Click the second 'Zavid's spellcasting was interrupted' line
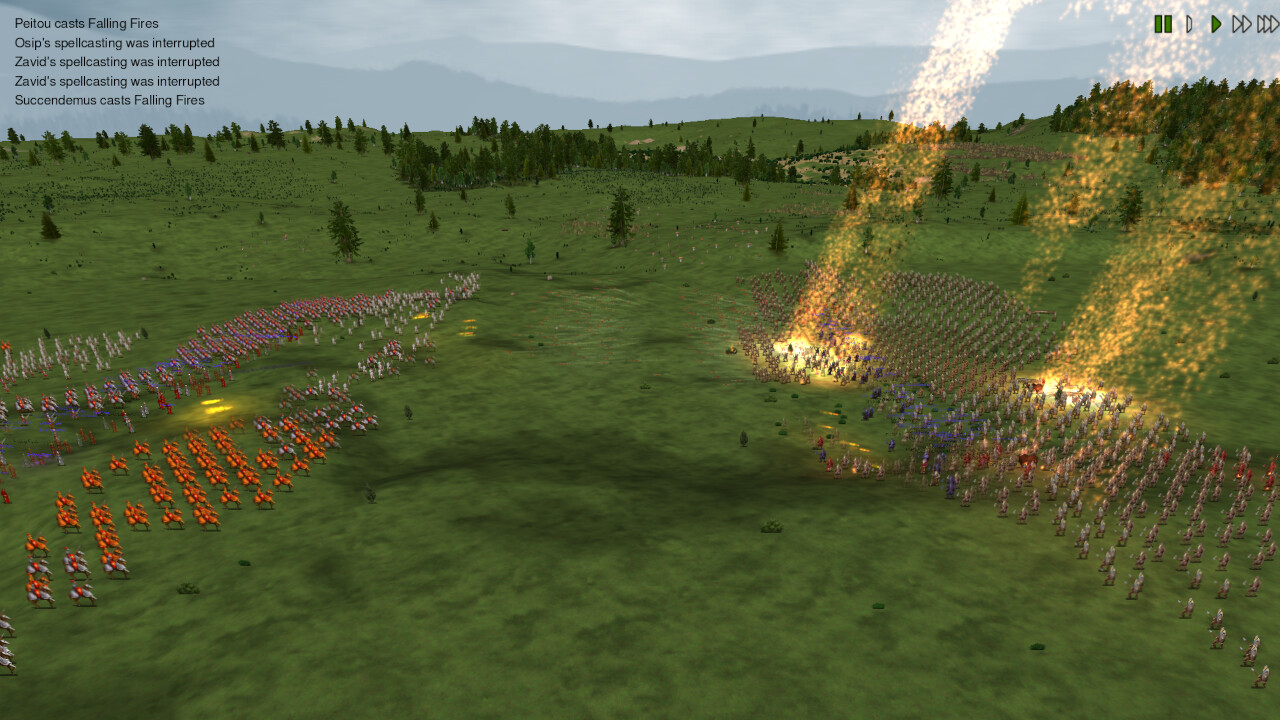The image size is (1280, 720). (116, 81)
